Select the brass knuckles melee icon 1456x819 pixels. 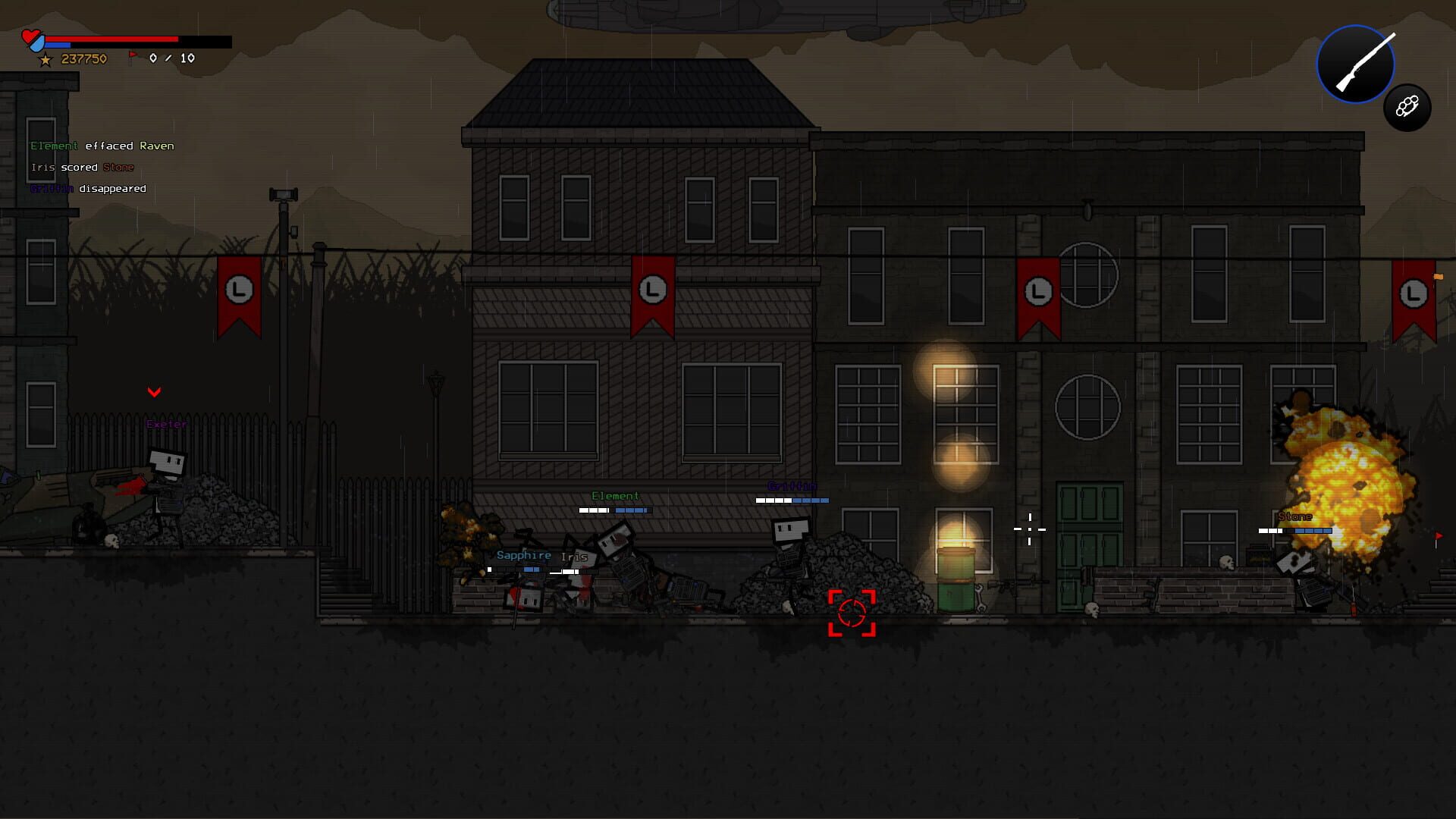tap(1407, 107)
